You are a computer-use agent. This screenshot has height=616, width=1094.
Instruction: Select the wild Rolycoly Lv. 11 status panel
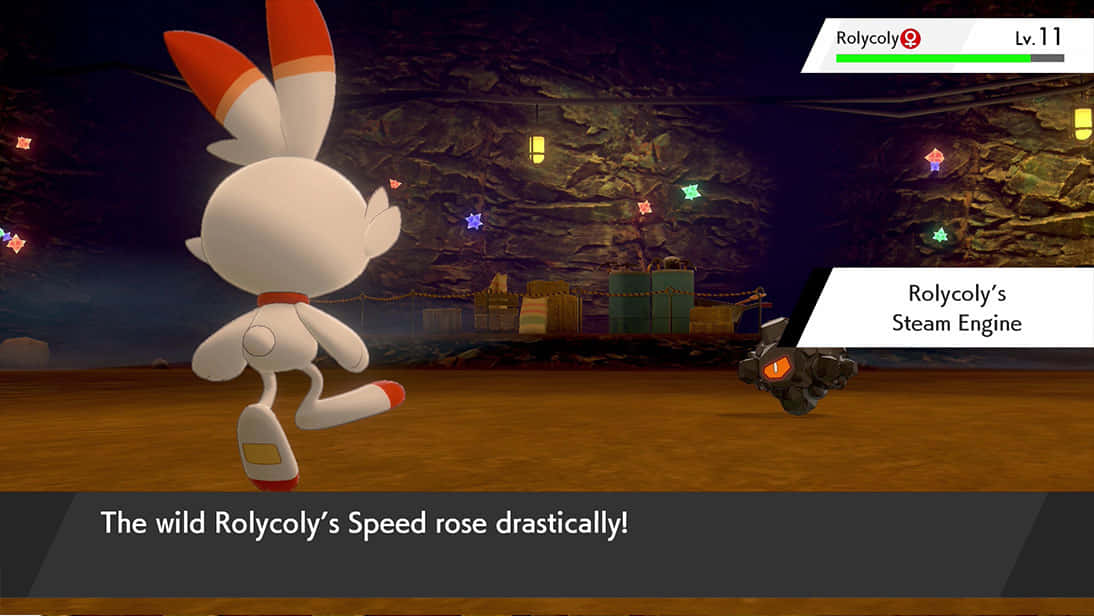[947, 45]
